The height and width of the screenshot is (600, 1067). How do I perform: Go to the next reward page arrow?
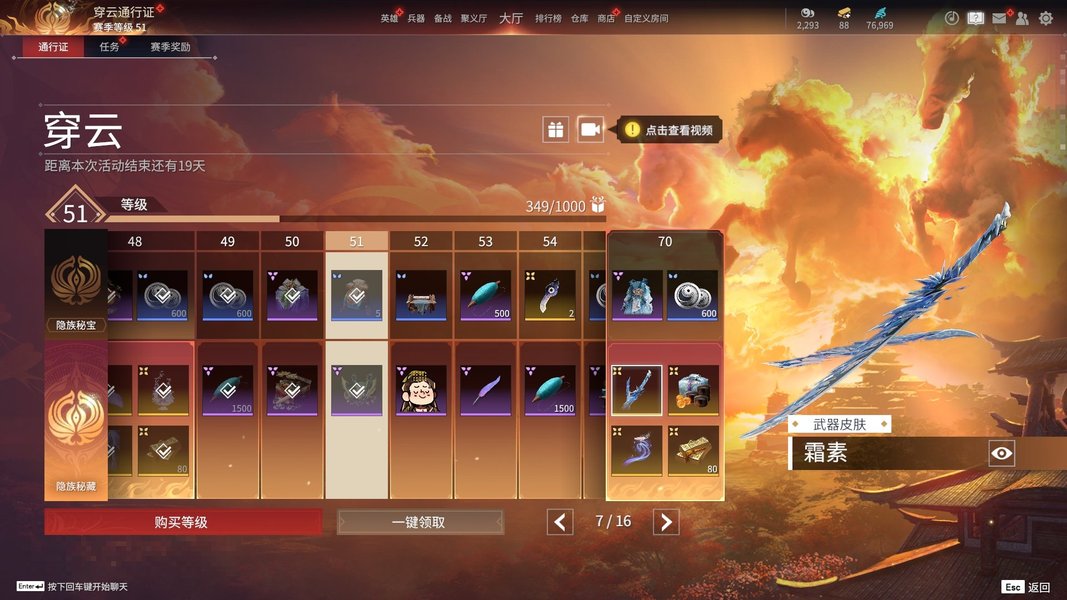pos(666,522)
